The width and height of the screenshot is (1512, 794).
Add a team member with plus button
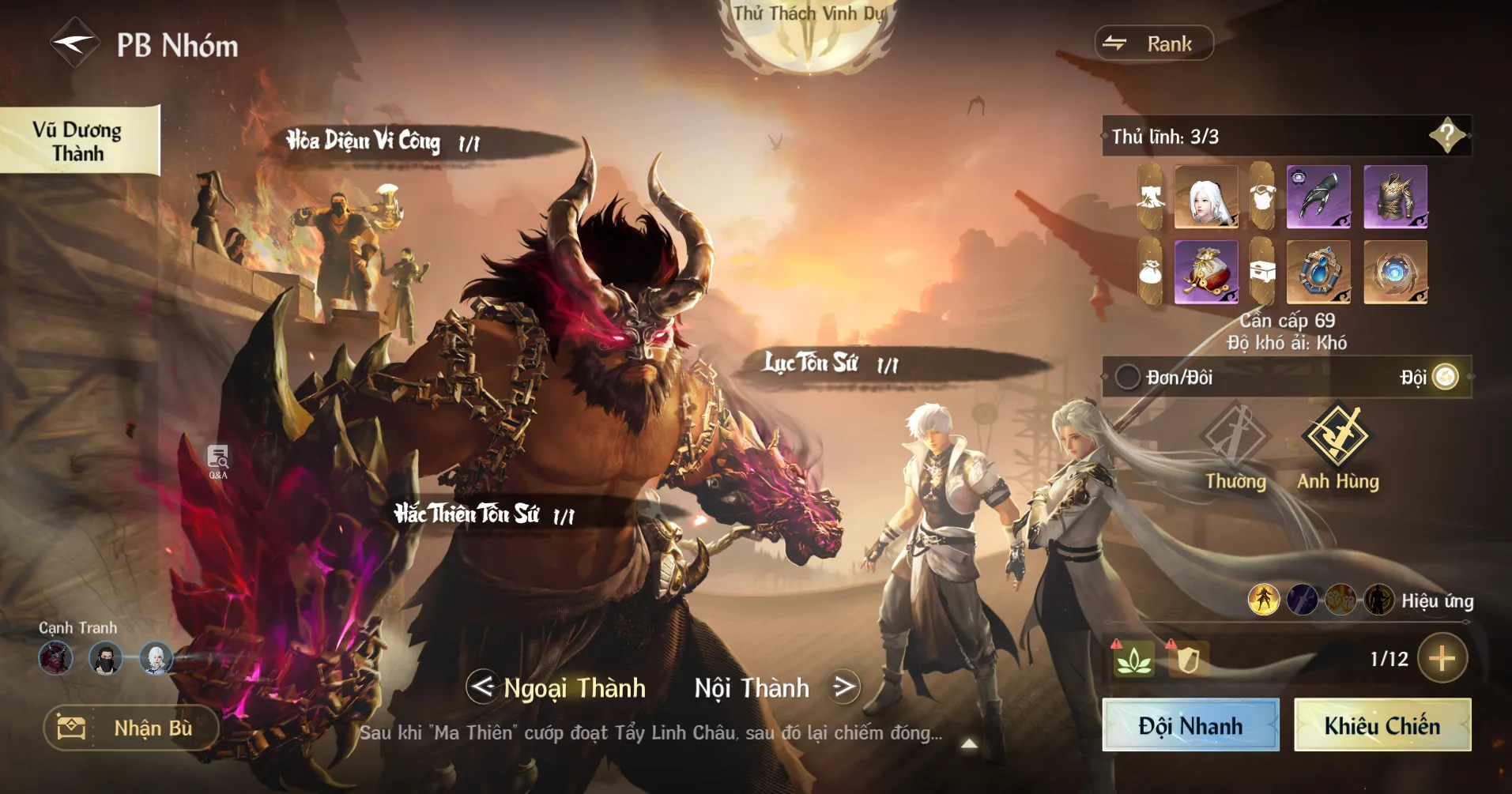pyautogui.click(x=1442, y=658)
